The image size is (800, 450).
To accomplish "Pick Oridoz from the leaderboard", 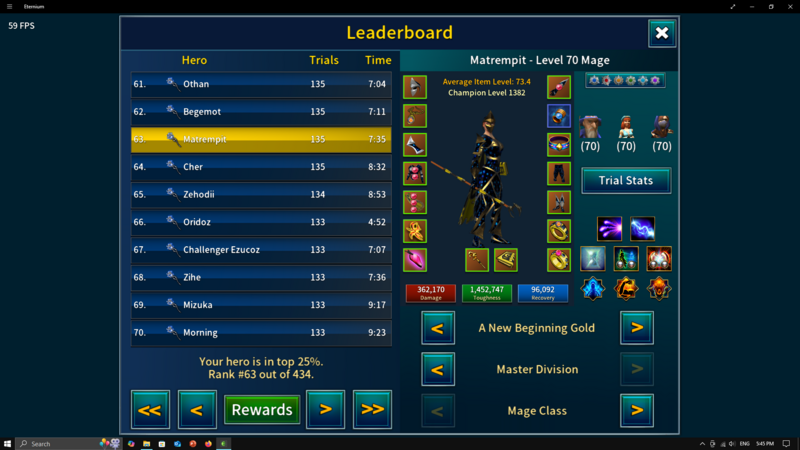I will click(261, 222).
